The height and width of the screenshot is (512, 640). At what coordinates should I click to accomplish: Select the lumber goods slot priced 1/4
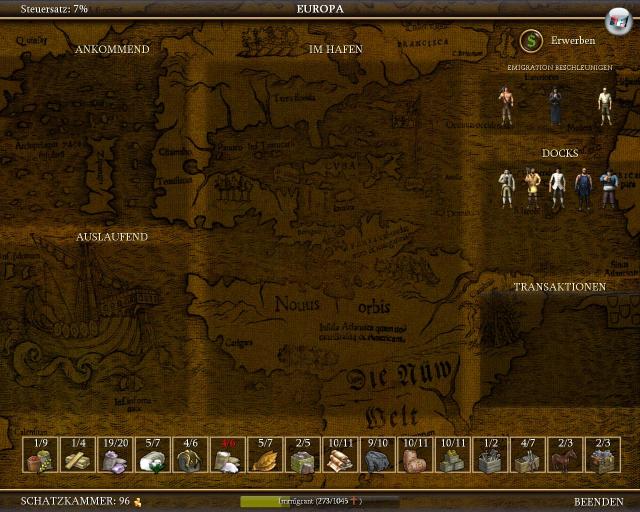pos(78,456)
